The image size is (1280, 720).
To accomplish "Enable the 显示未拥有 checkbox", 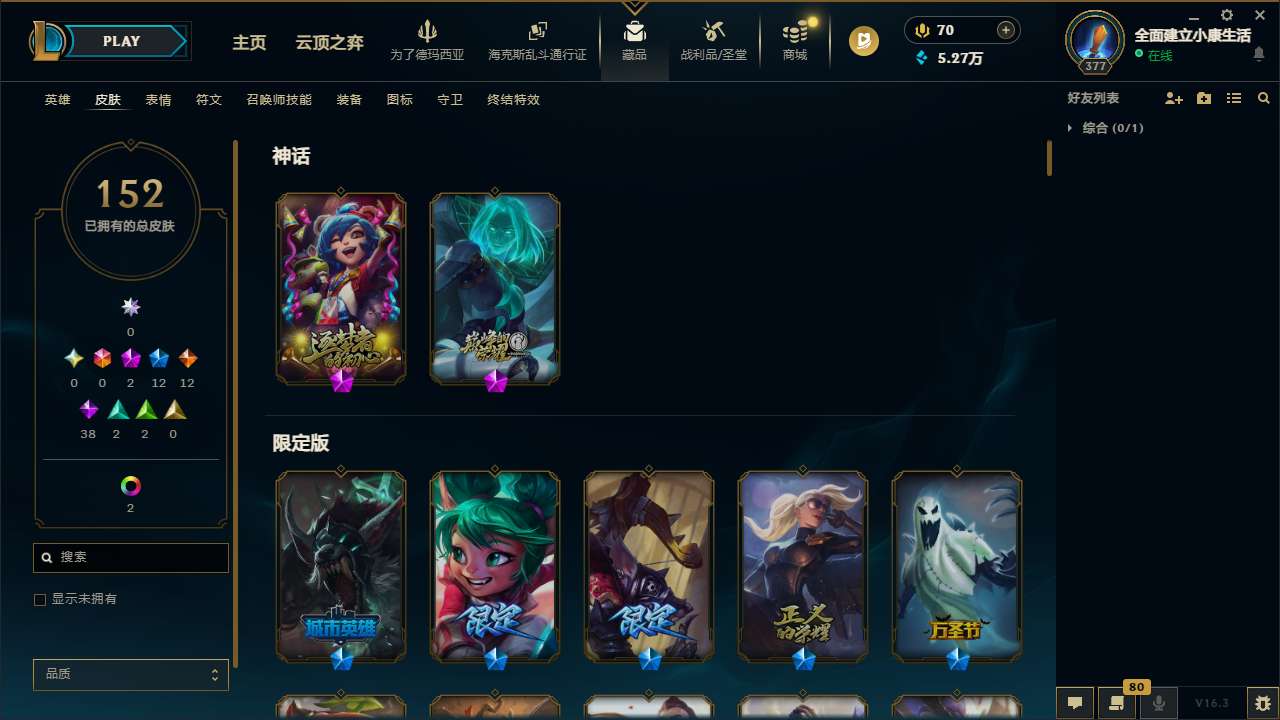I will pyautogui.click(x=40, y=599).
